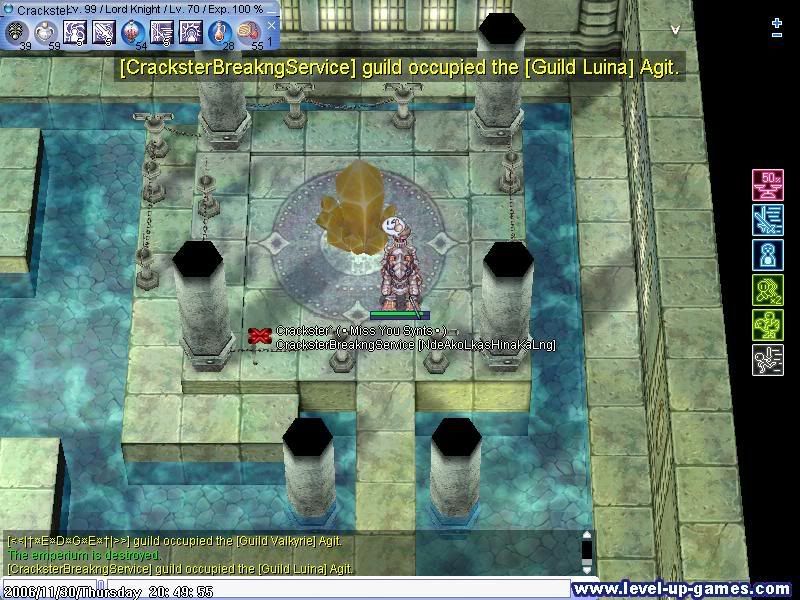Use the meat item stacked at 55

(x=248, y=33)
